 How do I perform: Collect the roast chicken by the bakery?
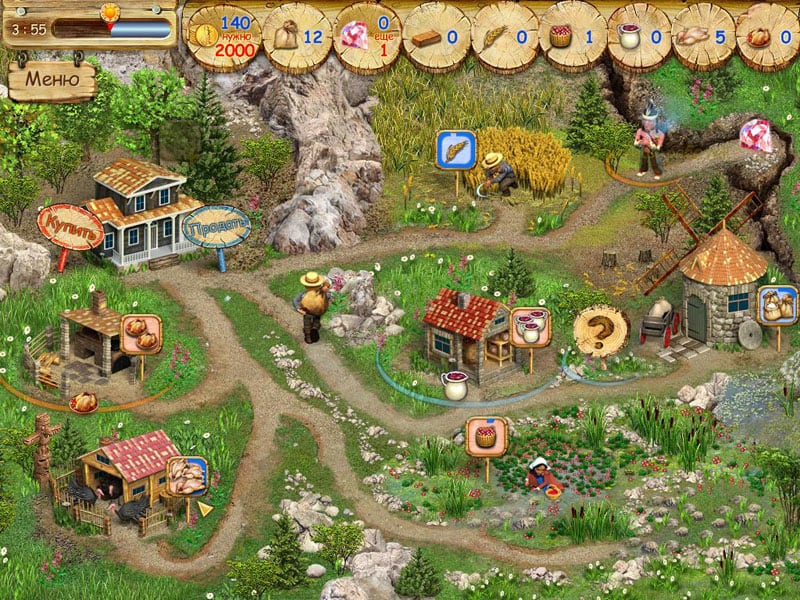click(83, 401)
